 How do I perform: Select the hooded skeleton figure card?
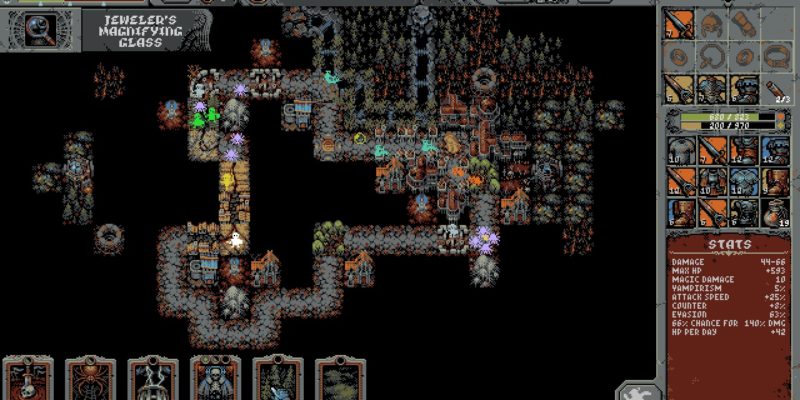[x=215, y=380]
